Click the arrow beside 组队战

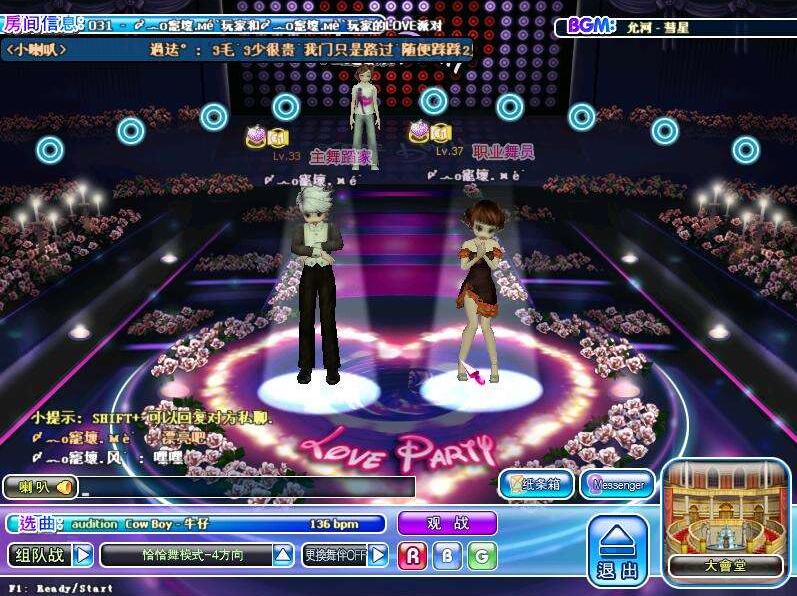point(83,555)
